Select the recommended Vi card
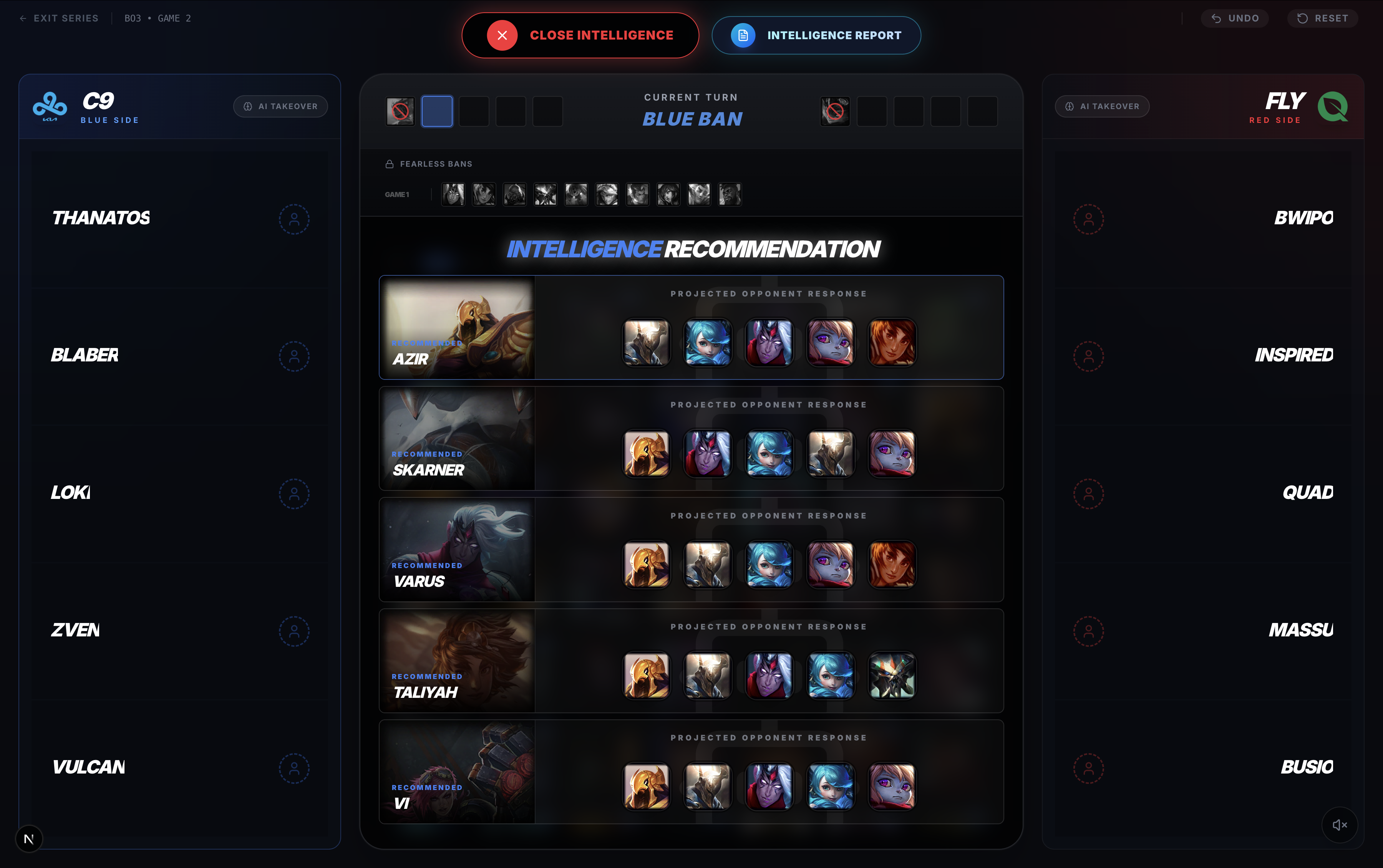 click(x=457, y=772)
